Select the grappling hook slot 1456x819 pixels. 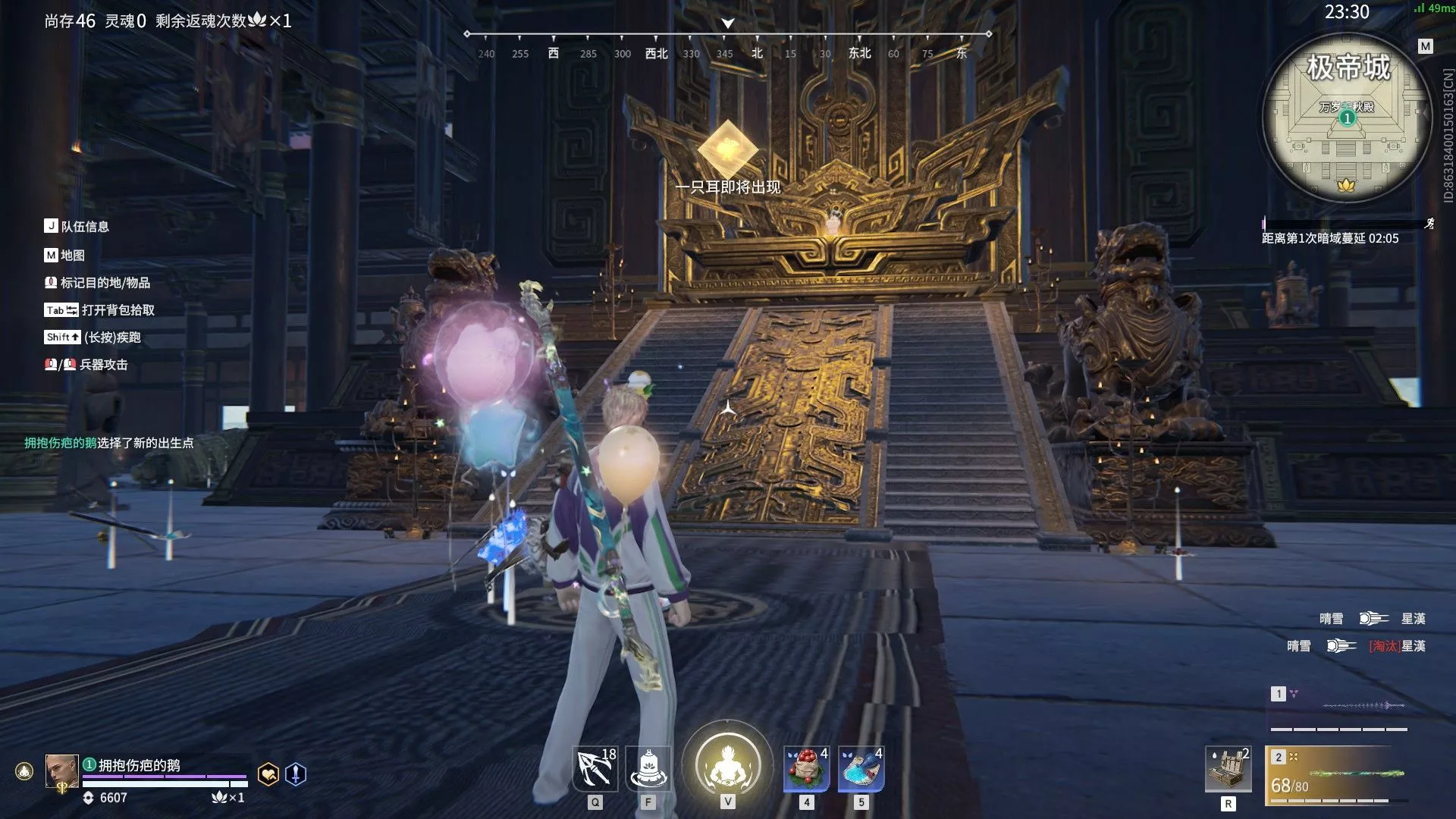(595, 769)
